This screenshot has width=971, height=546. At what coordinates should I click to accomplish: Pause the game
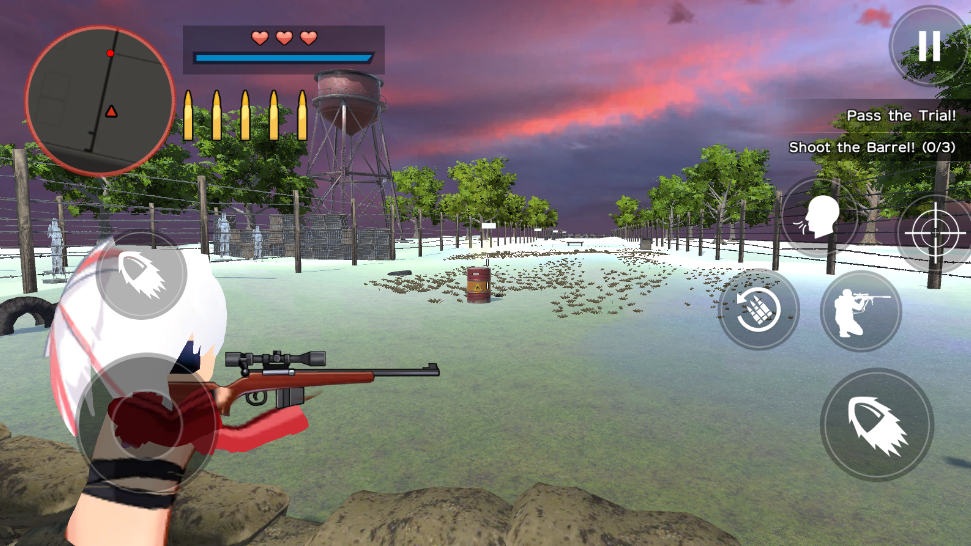pyautogui.click(x=929, y=46)
